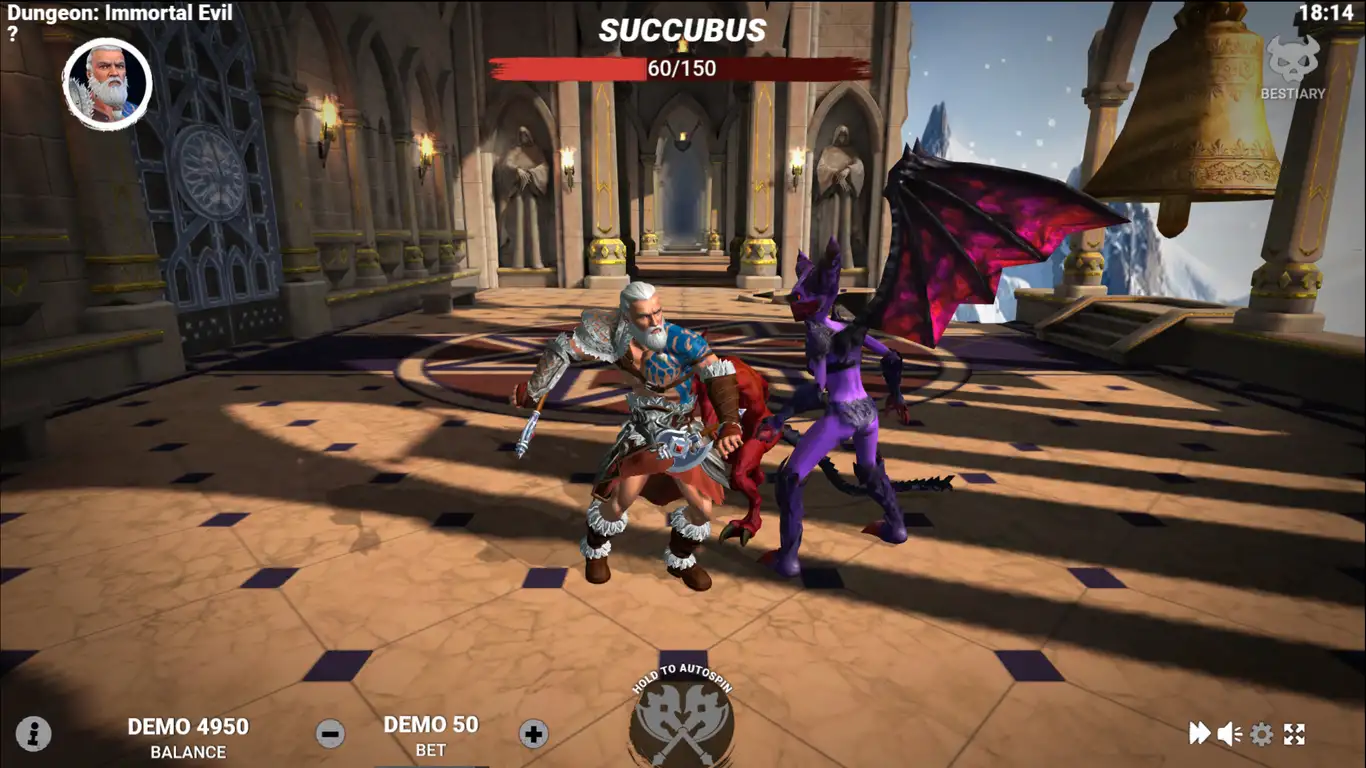Click the question mark help link
Screen dimensions: 1366x768
[12, 33]
